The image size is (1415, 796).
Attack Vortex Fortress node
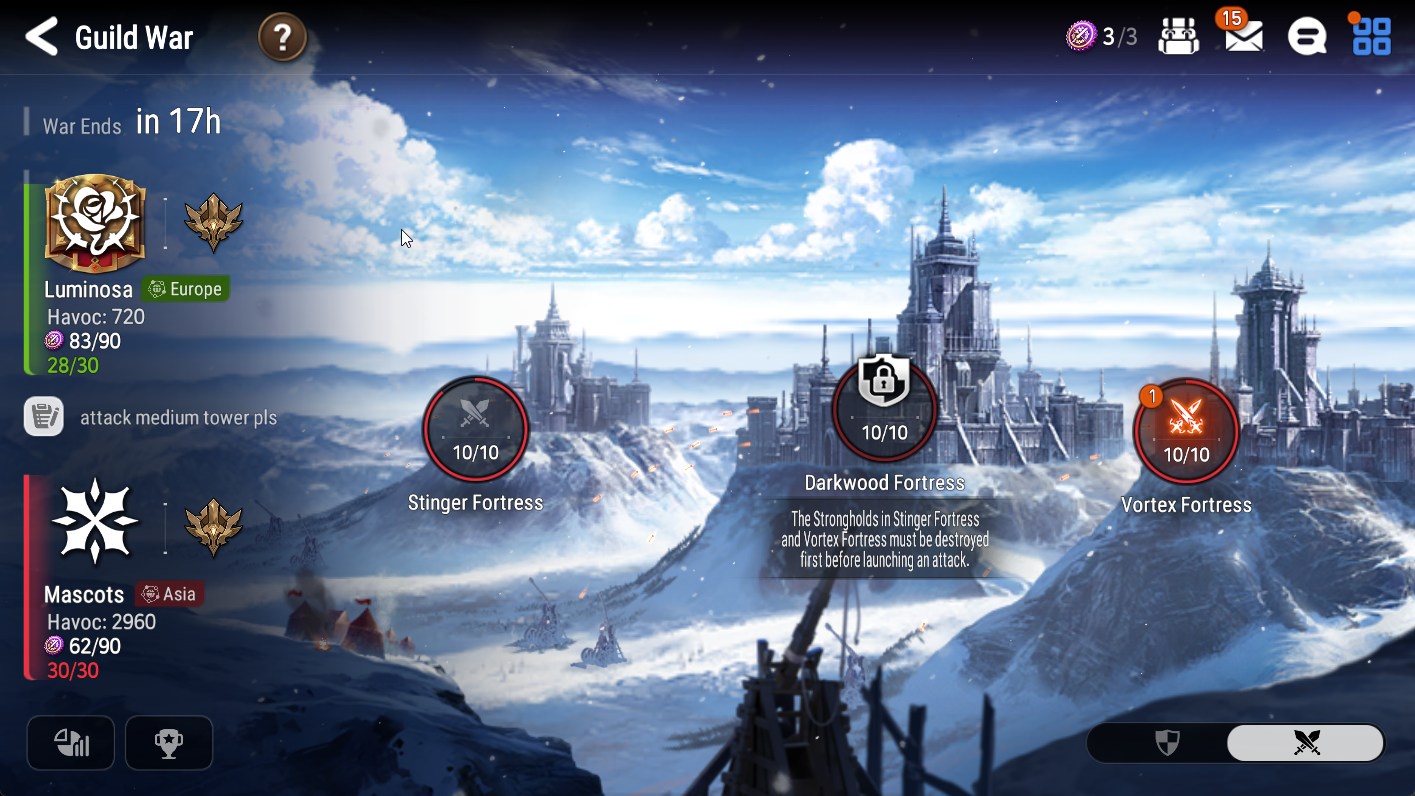coord(1186,430)
